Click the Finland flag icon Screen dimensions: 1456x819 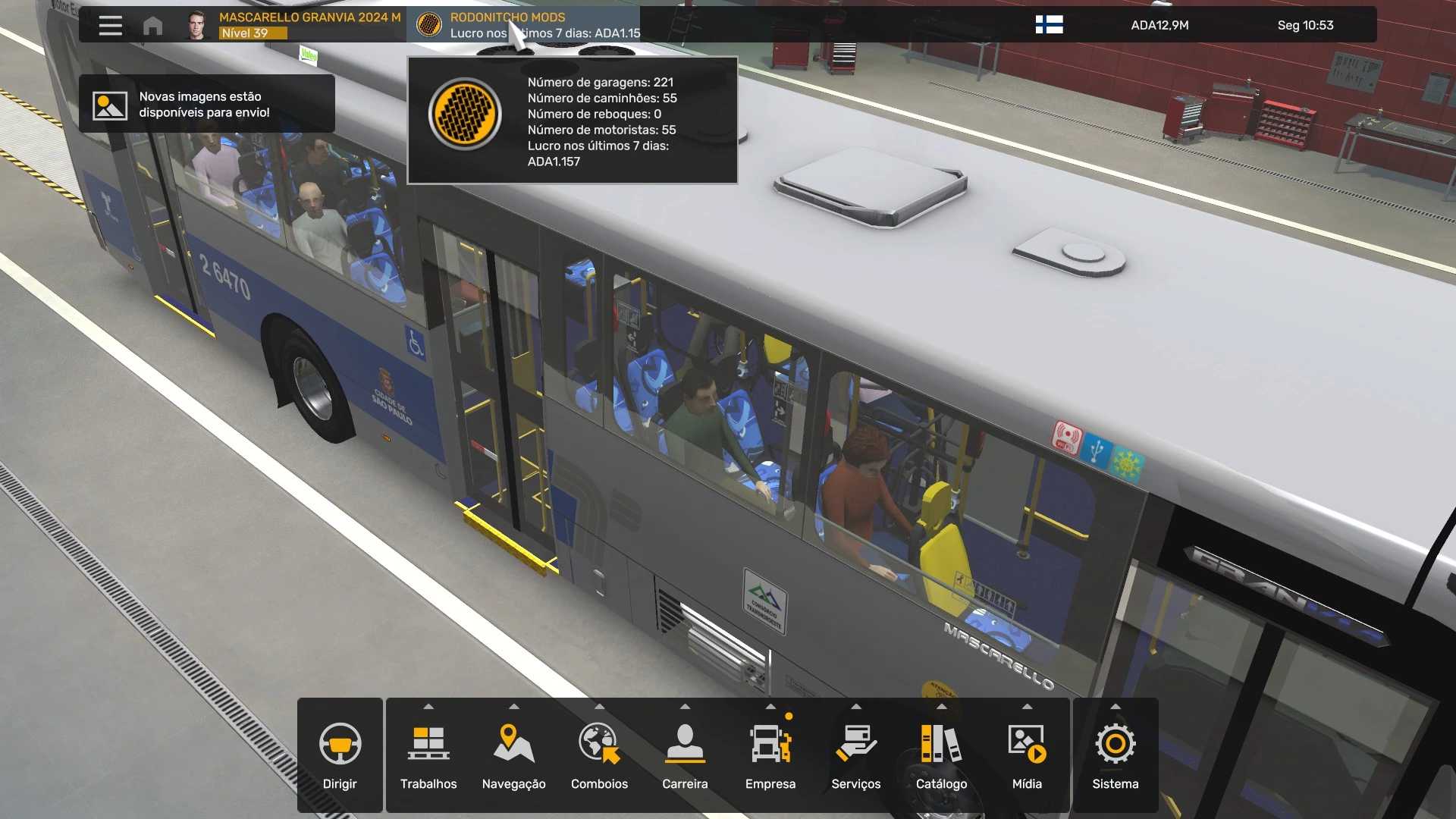(1049, 25)
